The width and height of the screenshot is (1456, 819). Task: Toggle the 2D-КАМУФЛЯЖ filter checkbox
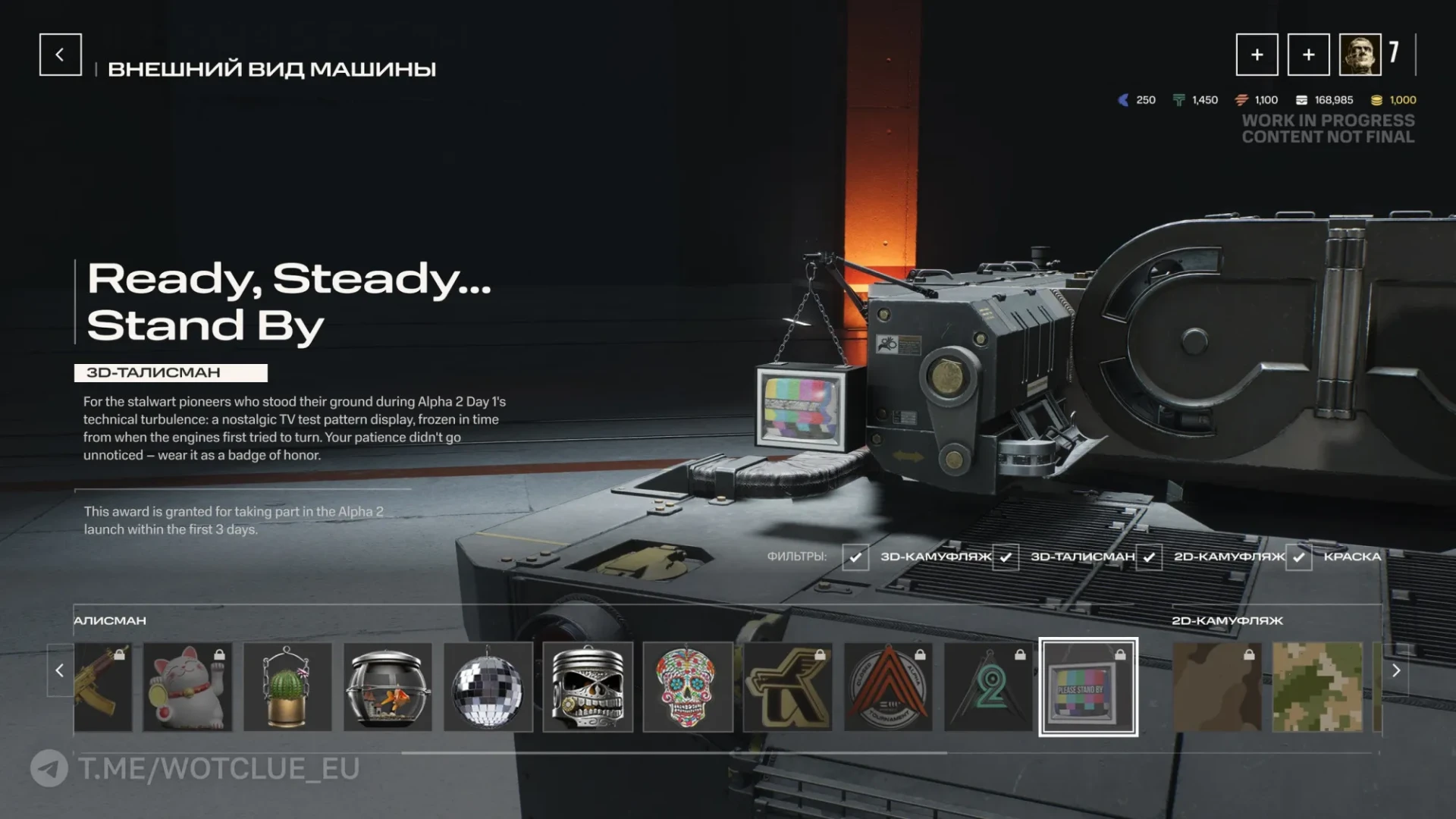(x=1149, y=557)
